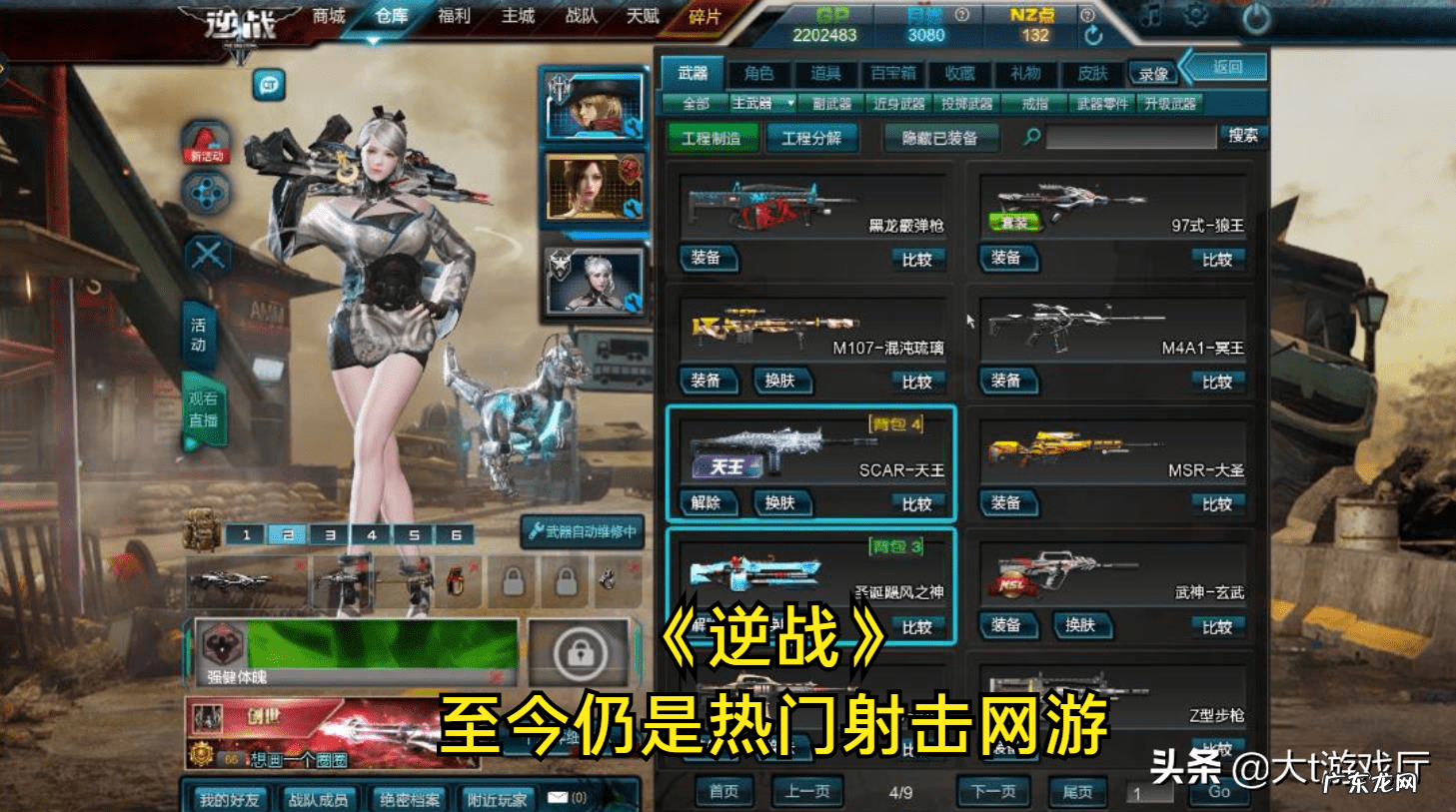The width and height of the screenshot is (1456, 812).
Task: Click the crossed swords battle icon on left sidebar
Action: pyautogui.click(x=207, y=252)
